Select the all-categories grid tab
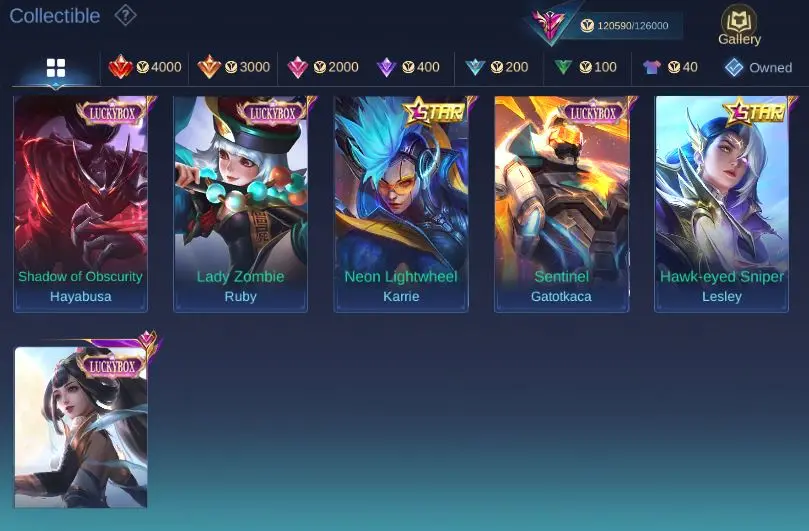This screenshot has height=531, width=809. [x=56, y=68]
